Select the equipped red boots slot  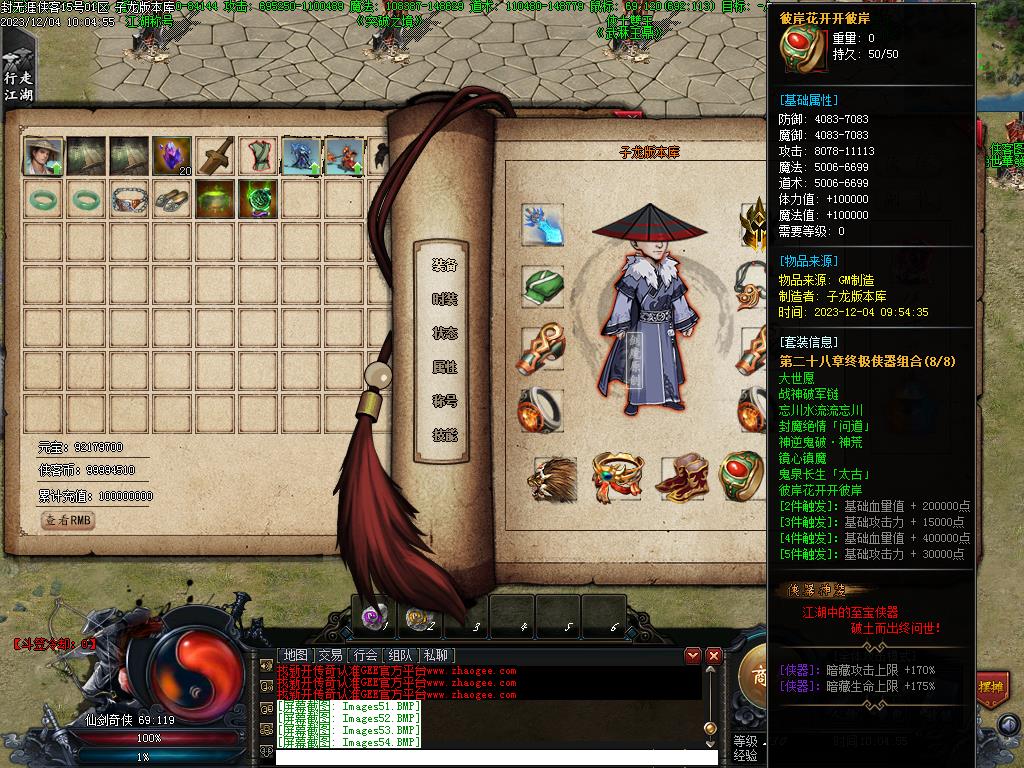tap(682, 477)
